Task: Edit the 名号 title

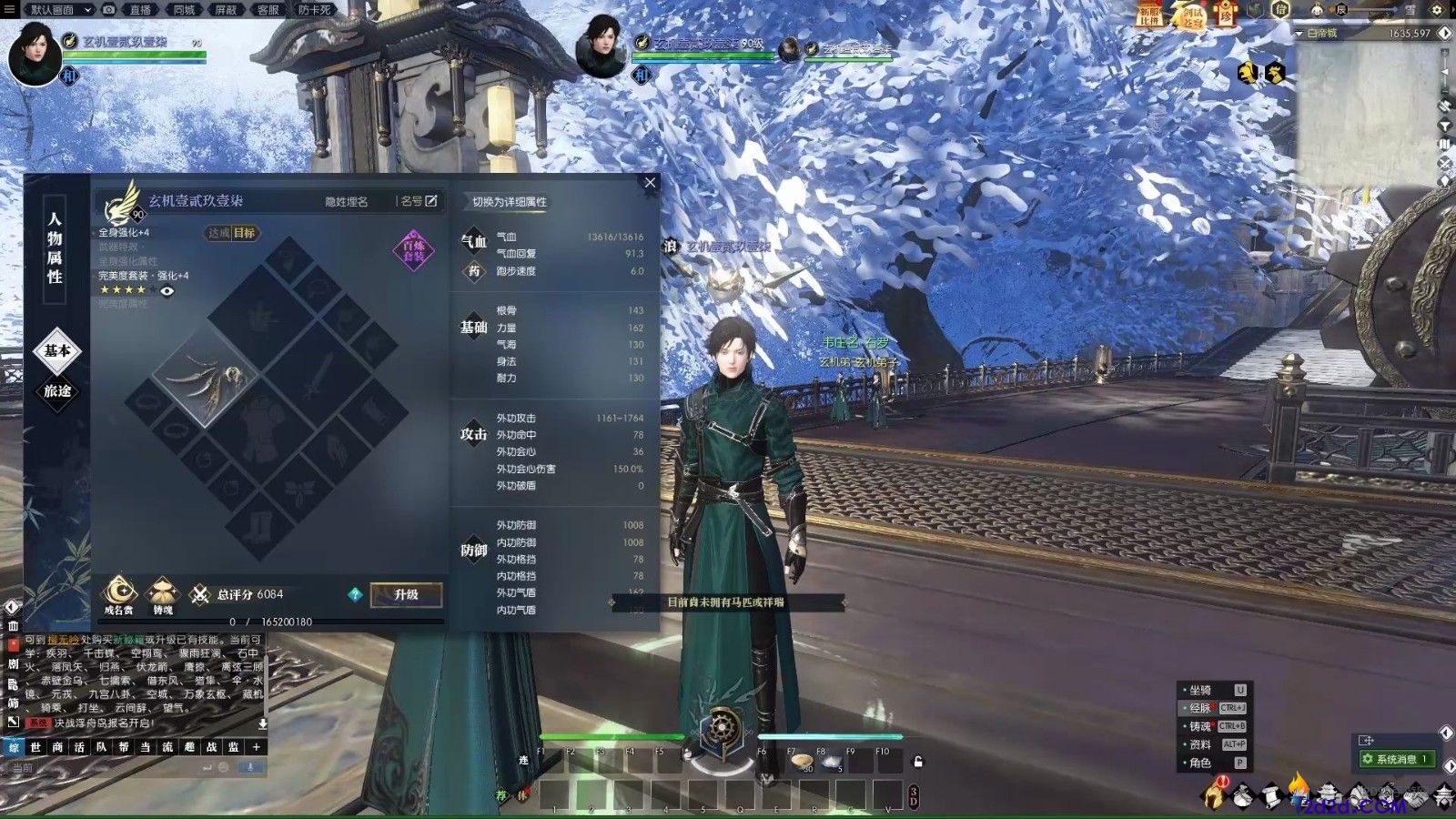Action: 420,201
